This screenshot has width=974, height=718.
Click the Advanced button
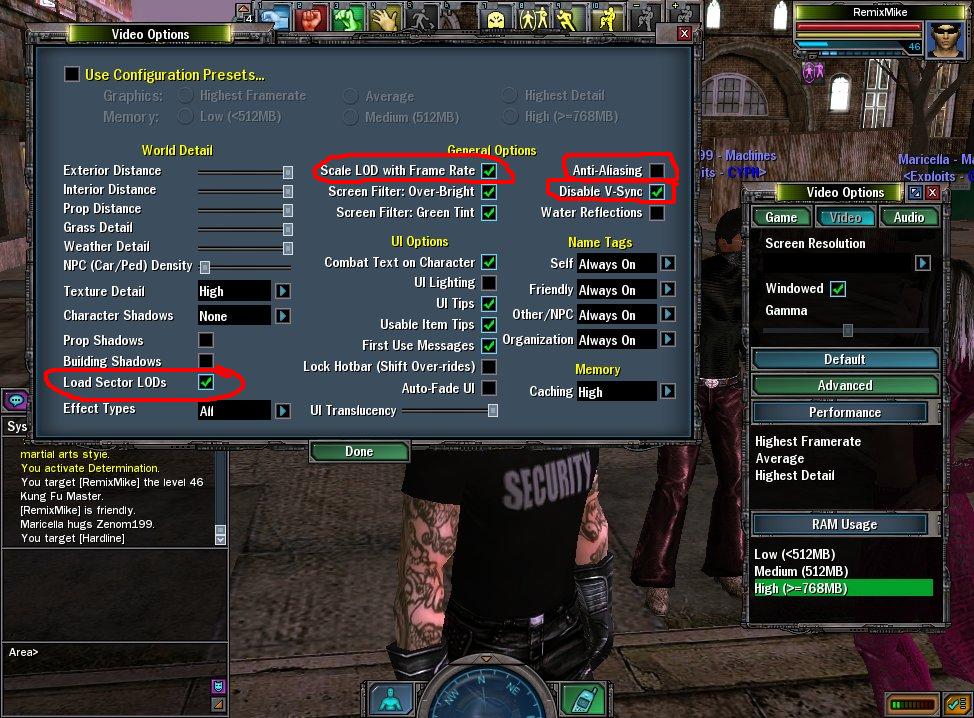845,385
